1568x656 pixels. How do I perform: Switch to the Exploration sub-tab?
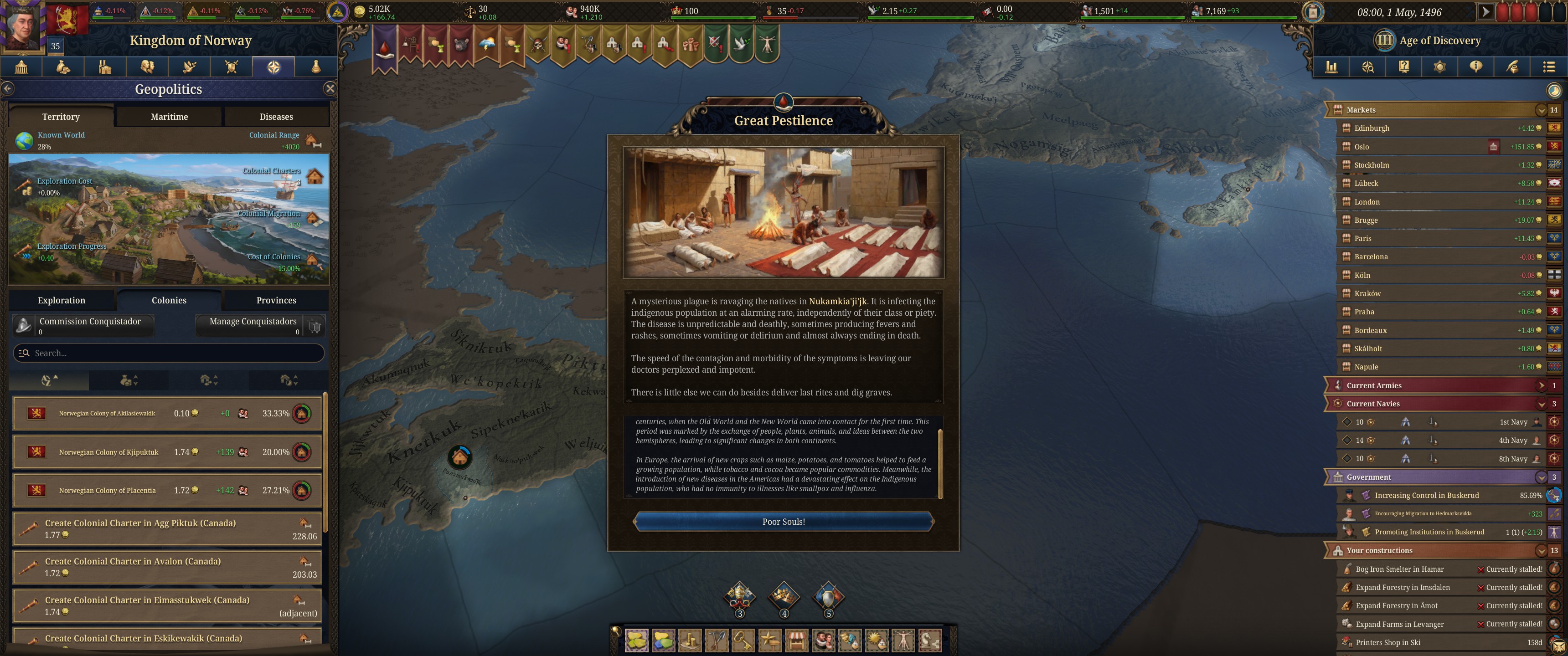click(x=62, y=300)
